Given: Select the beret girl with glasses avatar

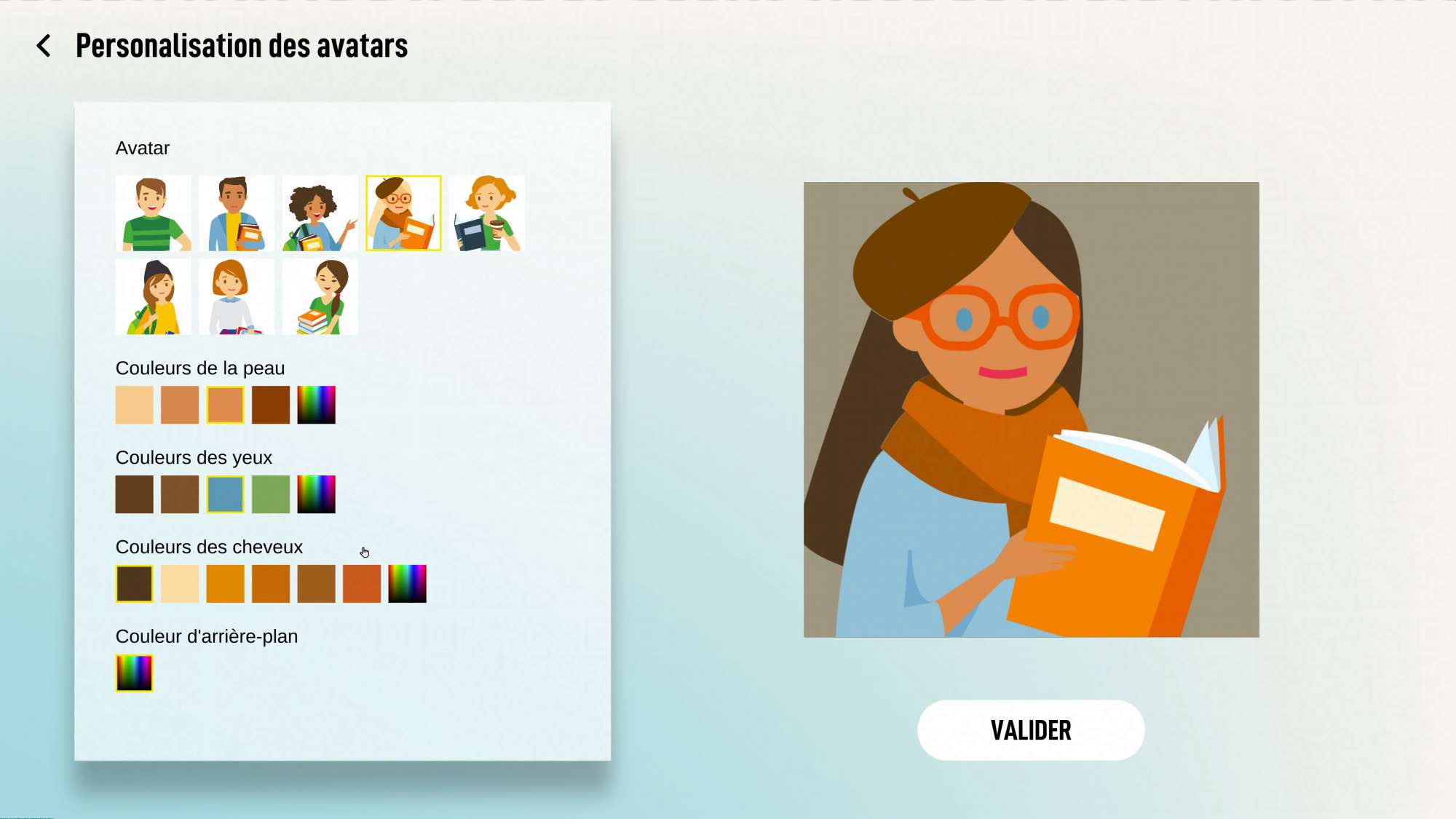Looking at the screenshot, I should click(x=403, y=213).
